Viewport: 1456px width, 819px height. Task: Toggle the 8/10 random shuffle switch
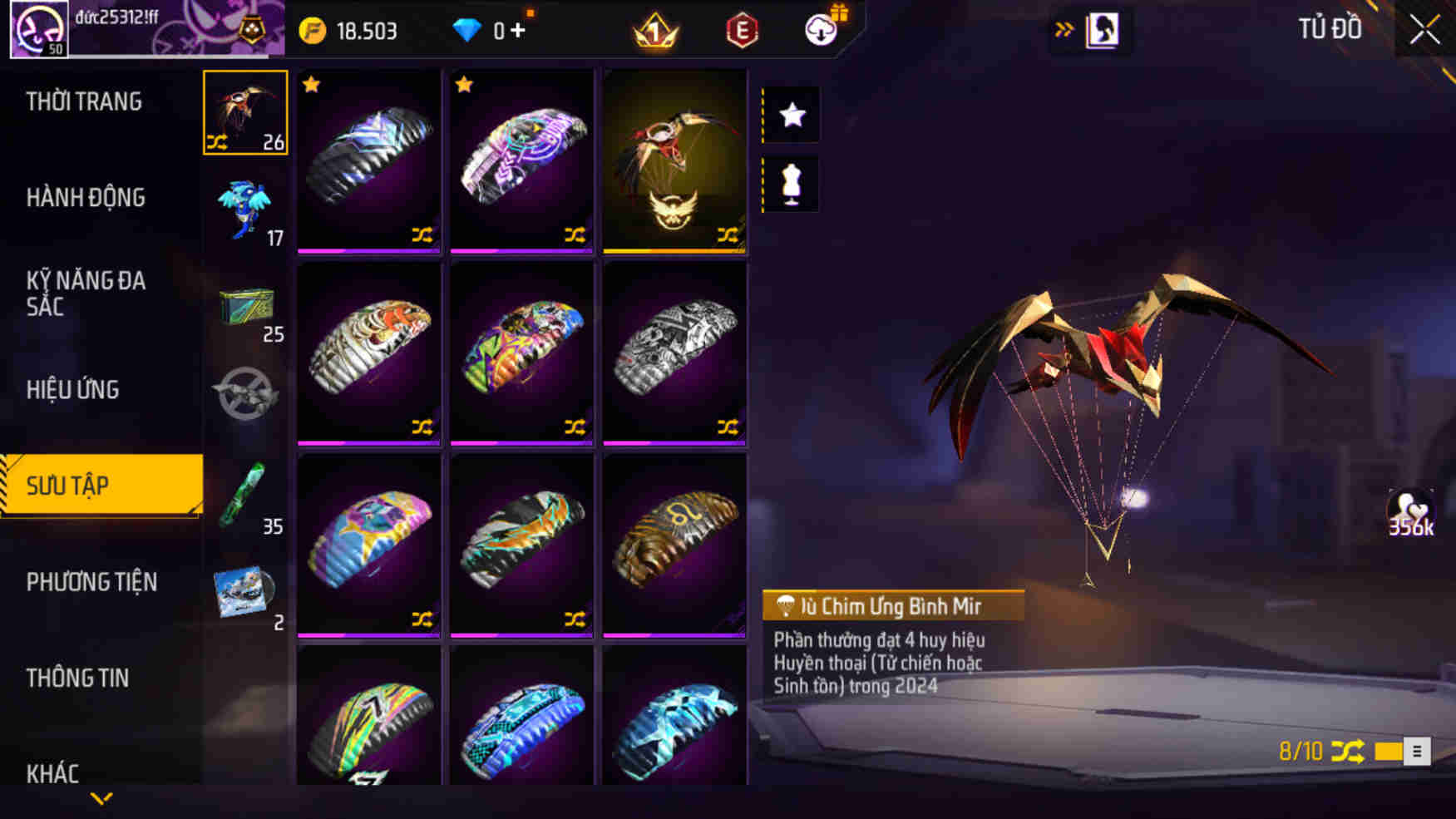[1401, 752]
